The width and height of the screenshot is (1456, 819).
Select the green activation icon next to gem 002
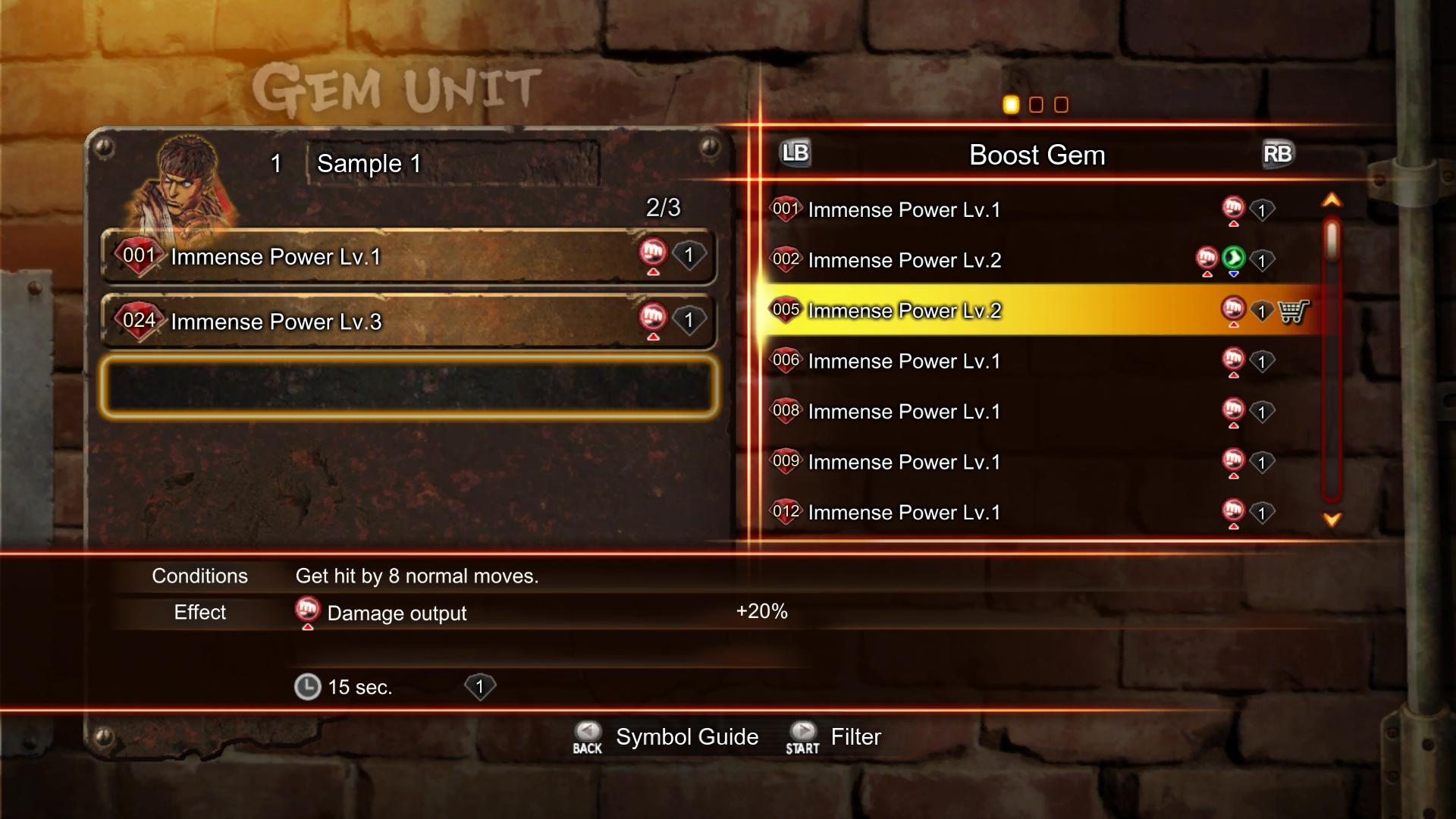[1234, 259]
